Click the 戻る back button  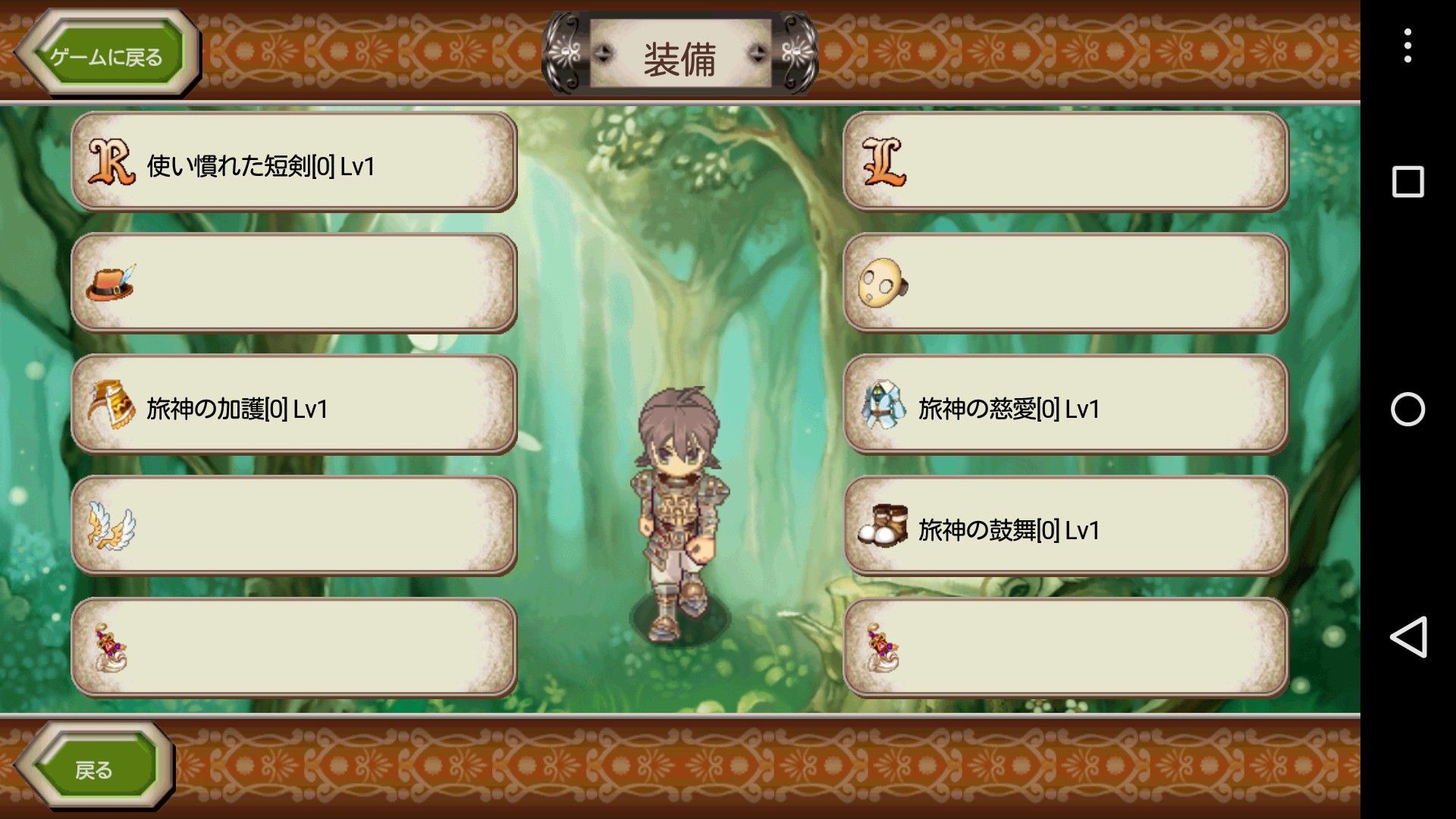pyautogui.click(x=94, y=768)
